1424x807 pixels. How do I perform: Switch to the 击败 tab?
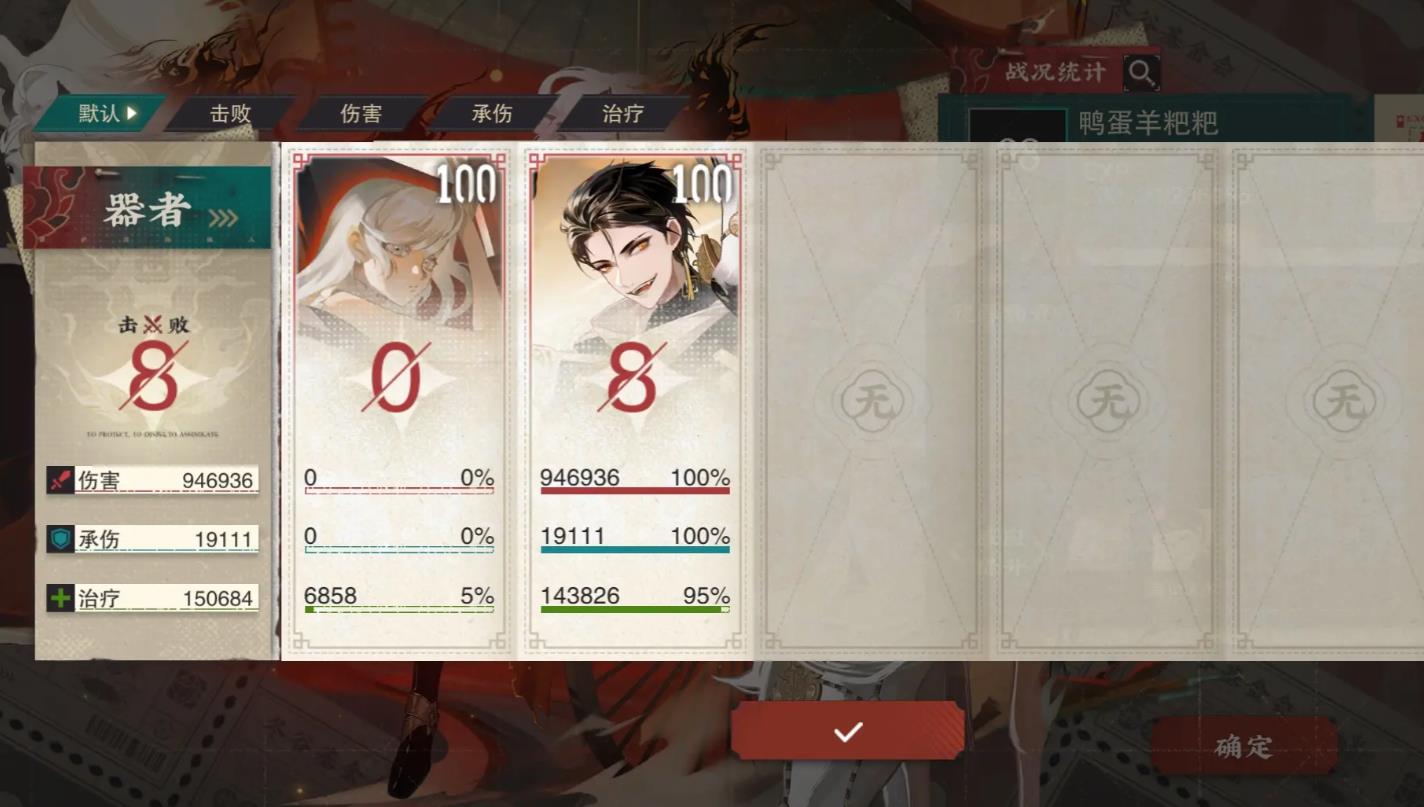231,114
